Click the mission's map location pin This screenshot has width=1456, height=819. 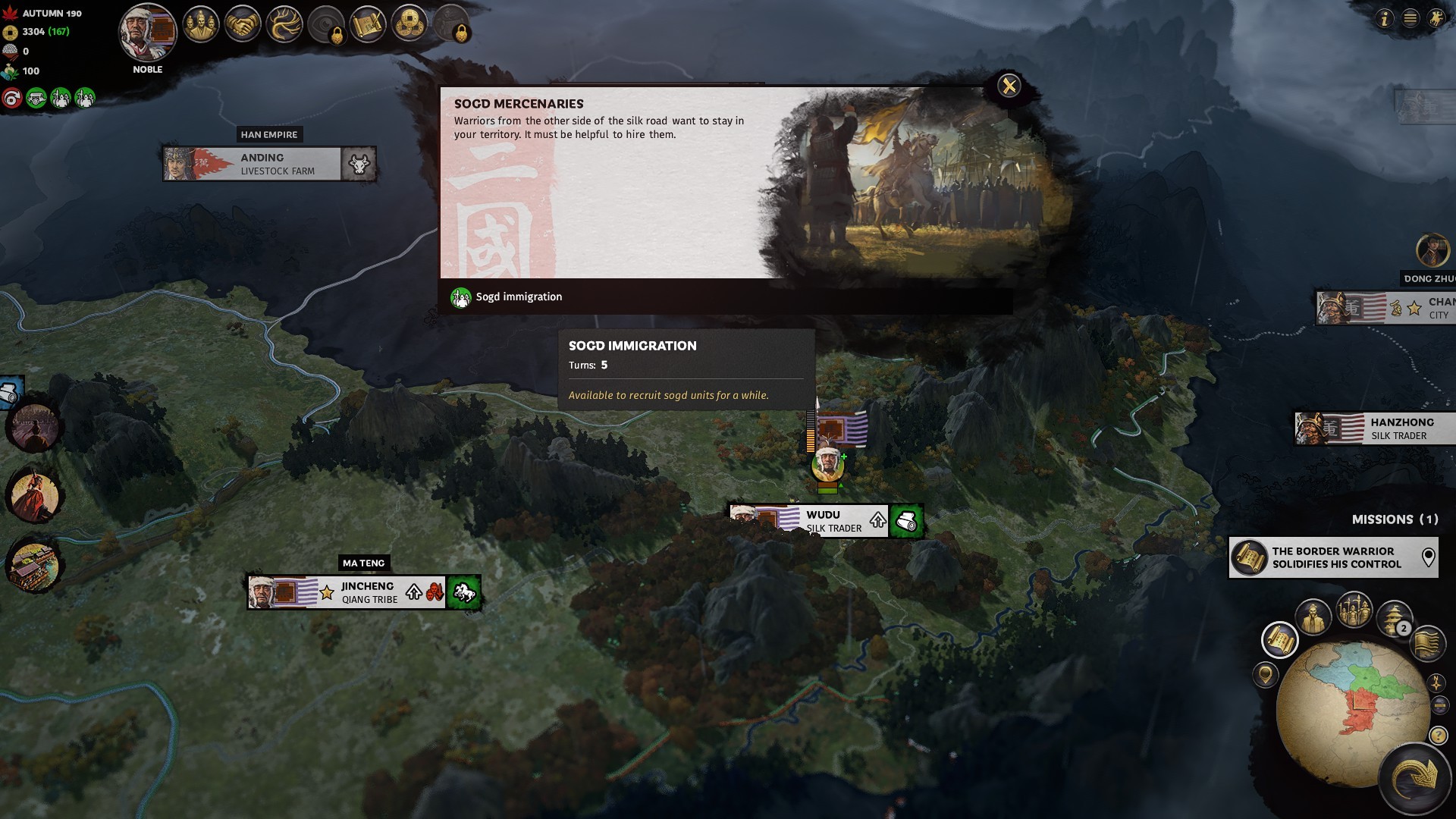[x=1428, y=557]
